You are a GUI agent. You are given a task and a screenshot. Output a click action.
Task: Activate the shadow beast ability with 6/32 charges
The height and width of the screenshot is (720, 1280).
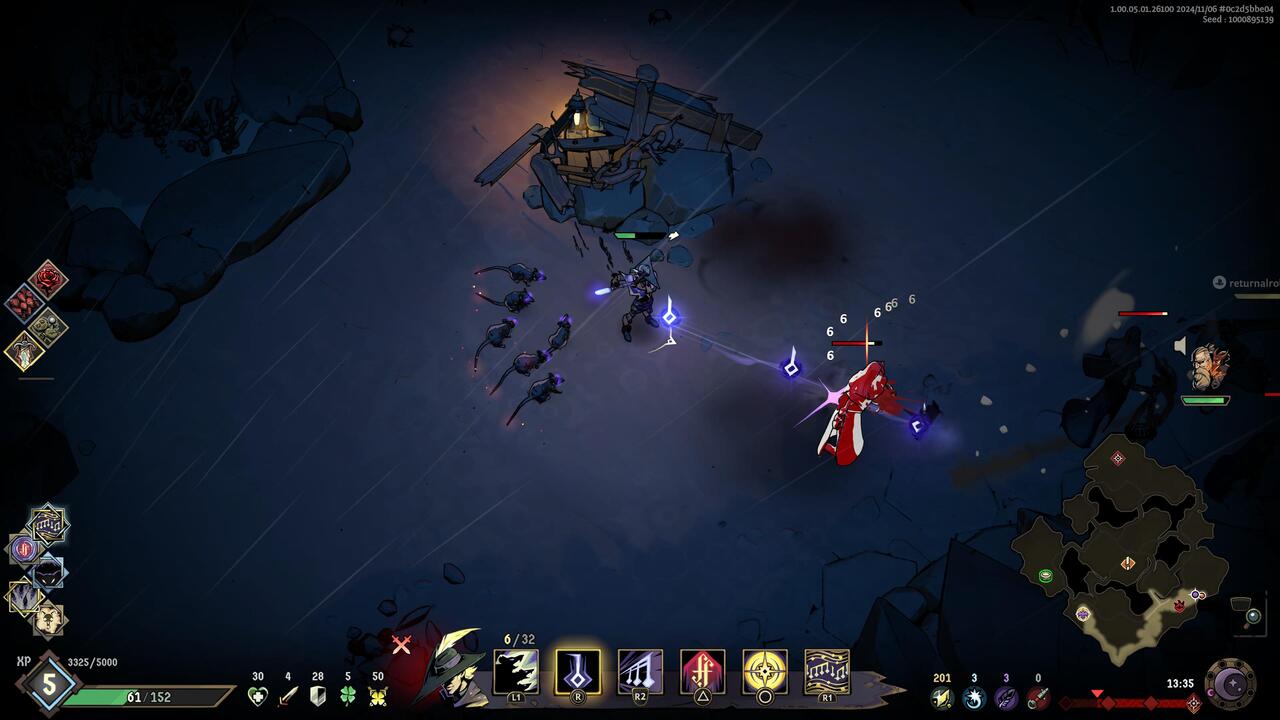click(x=516, y=671)
